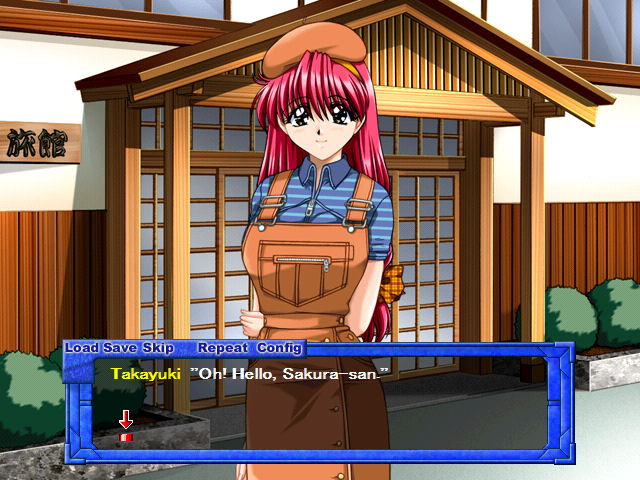The width and height of the screenshot is (640, 480).
Task: Open the Load menu
Action: (x=82, y=348)
